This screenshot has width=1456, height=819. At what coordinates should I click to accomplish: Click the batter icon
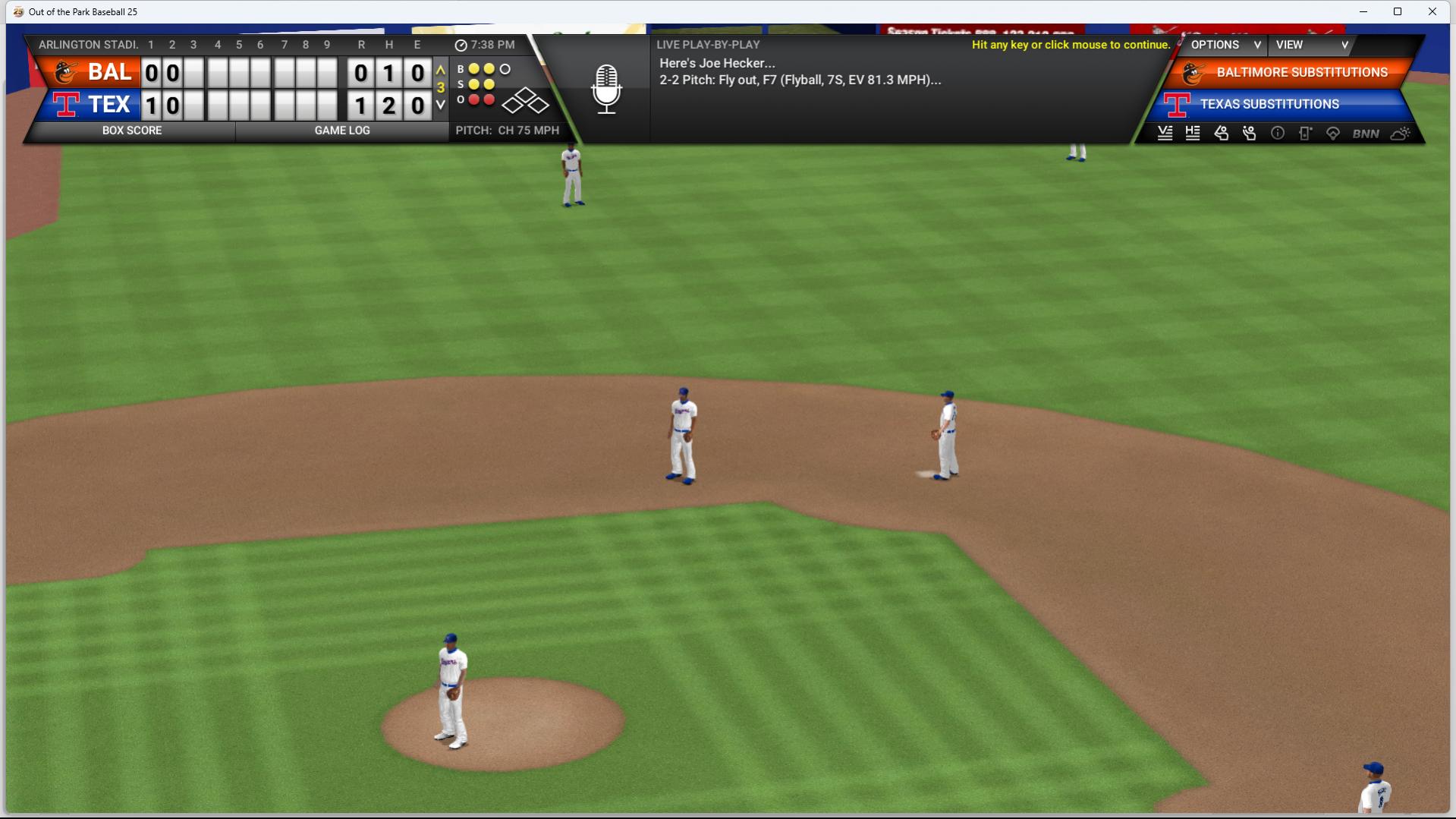coord(1221,134)
